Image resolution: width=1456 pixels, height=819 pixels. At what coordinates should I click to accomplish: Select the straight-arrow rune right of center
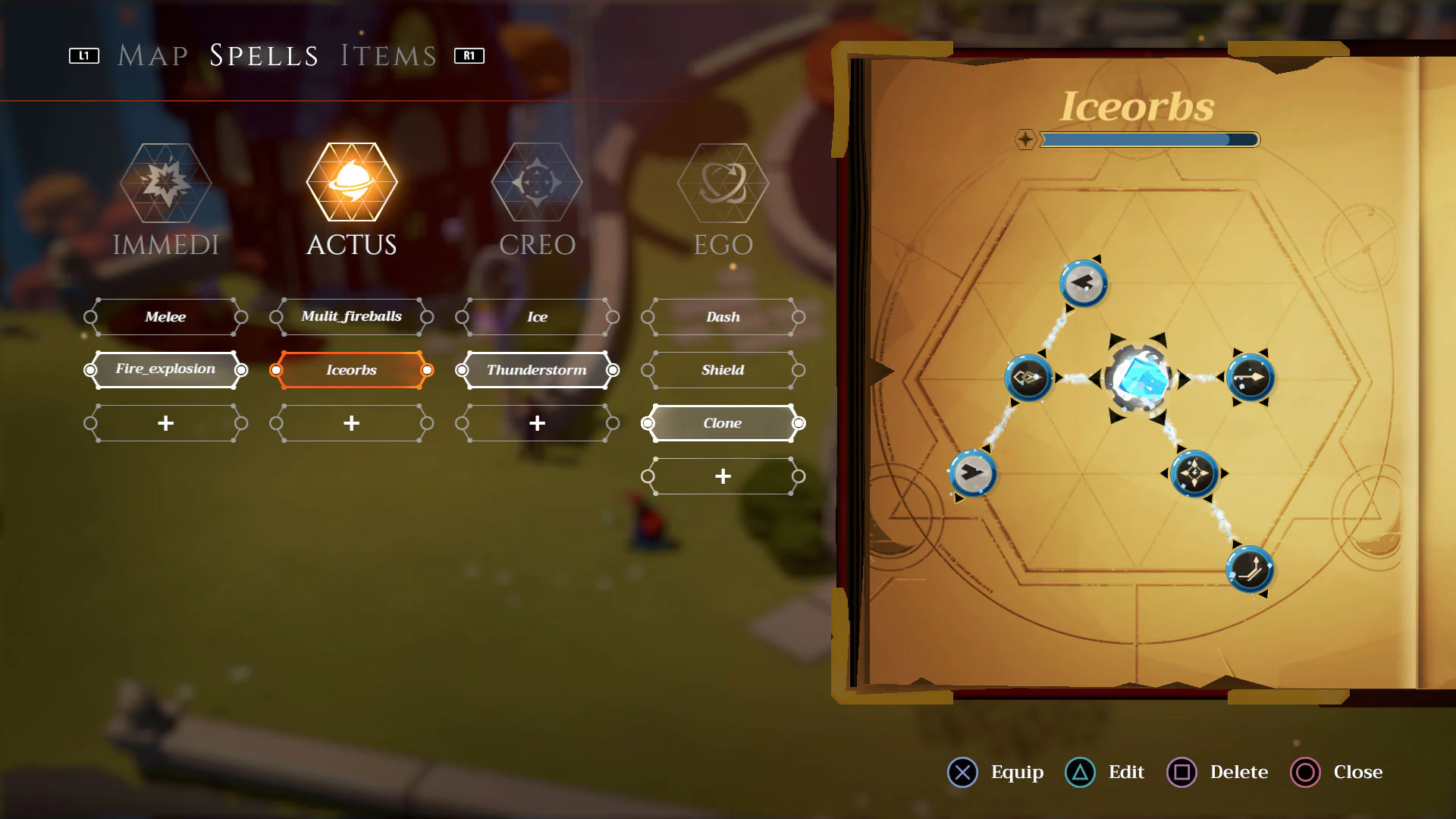[1250, 378]
